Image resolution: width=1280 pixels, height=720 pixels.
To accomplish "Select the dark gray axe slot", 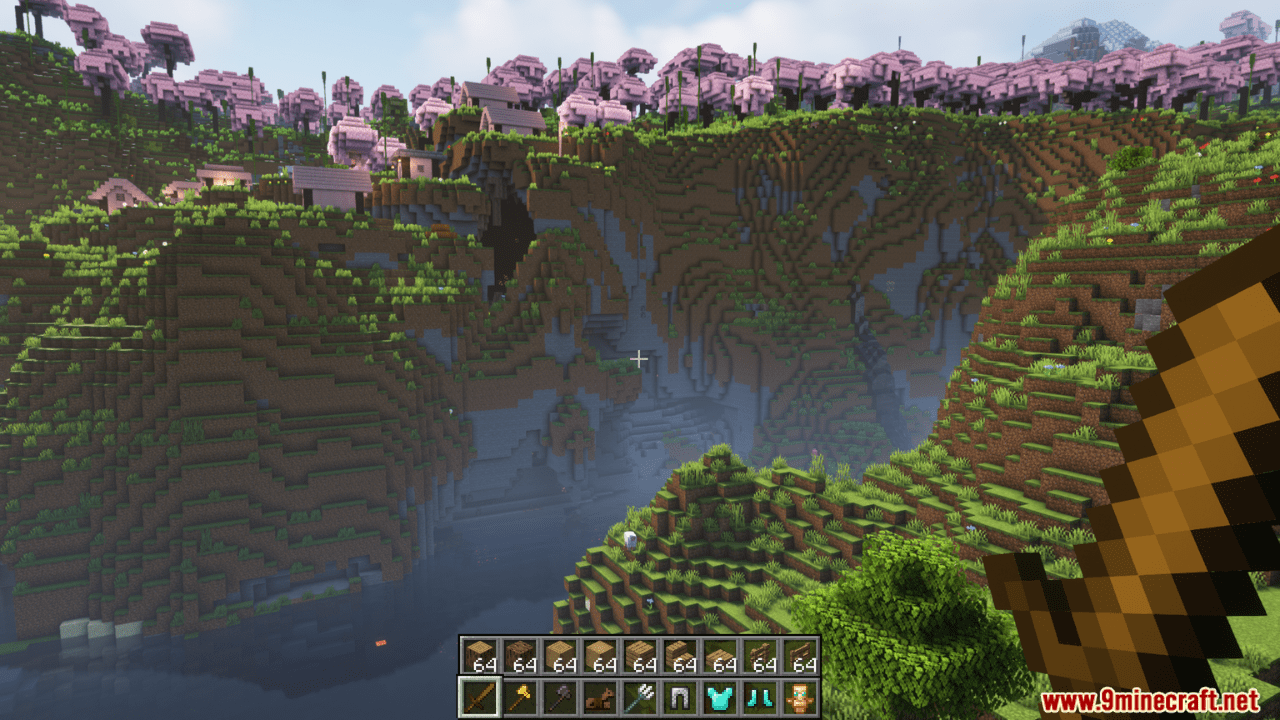I will coord(559,696).
